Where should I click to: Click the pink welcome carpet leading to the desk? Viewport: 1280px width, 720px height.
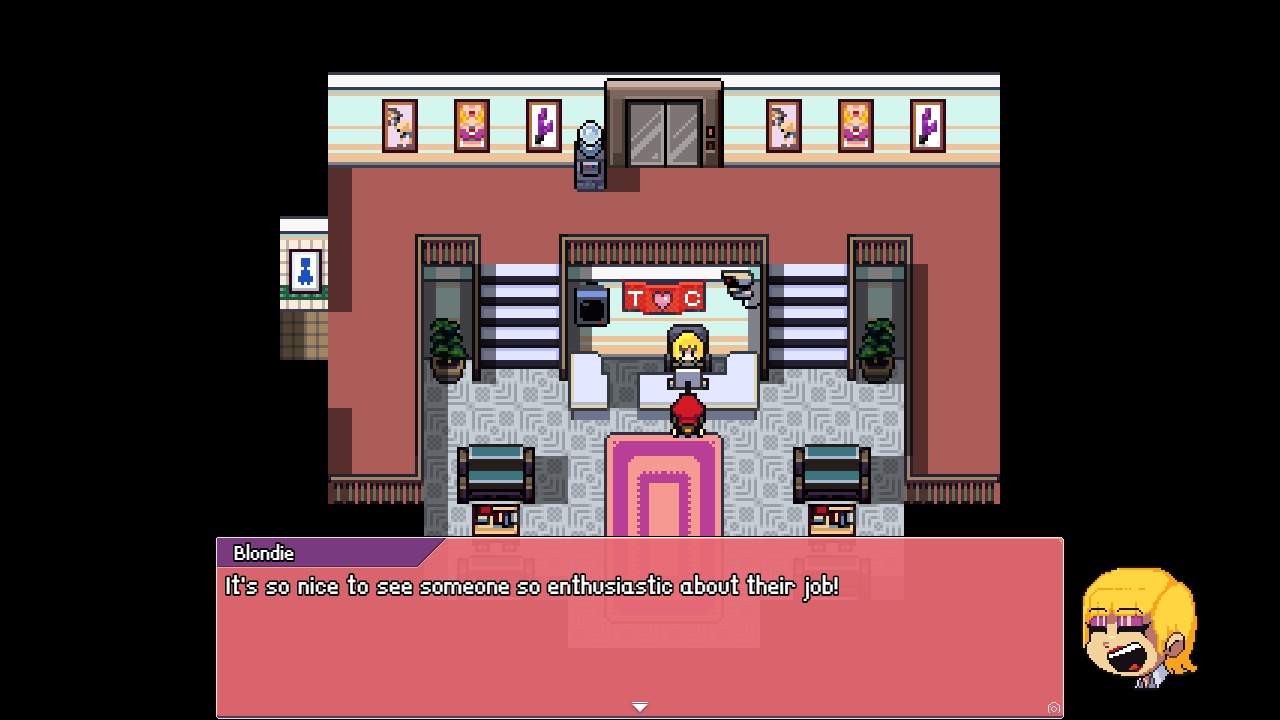coord(663,490)
